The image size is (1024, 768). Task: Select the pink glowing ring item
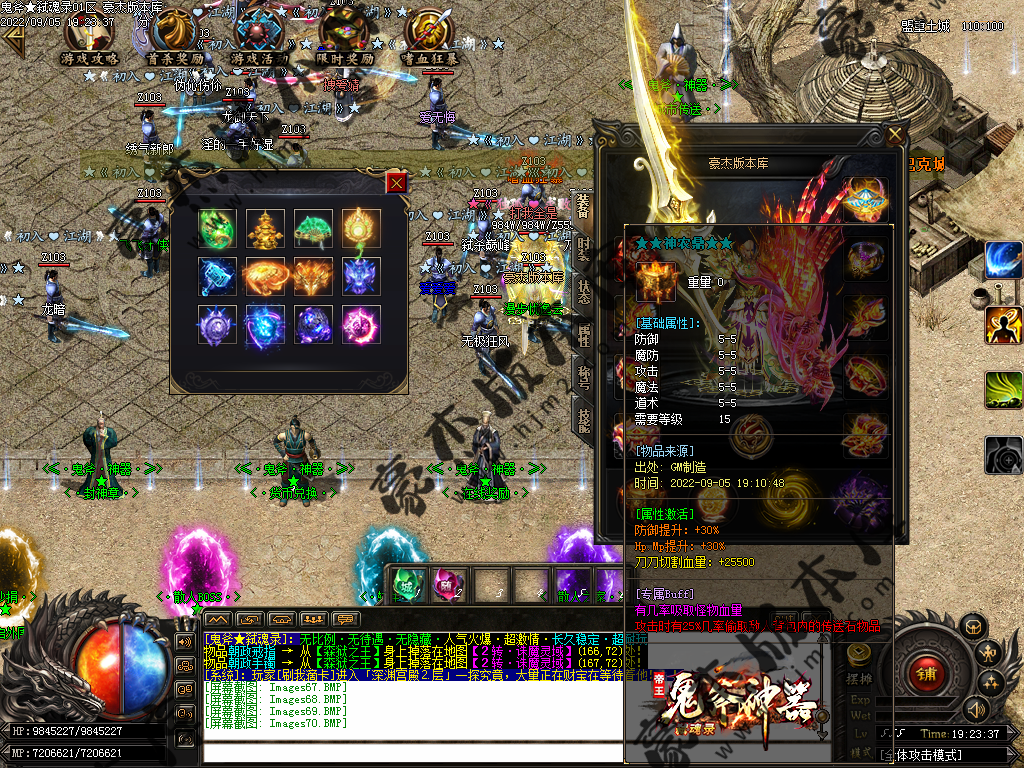(361, 325)
